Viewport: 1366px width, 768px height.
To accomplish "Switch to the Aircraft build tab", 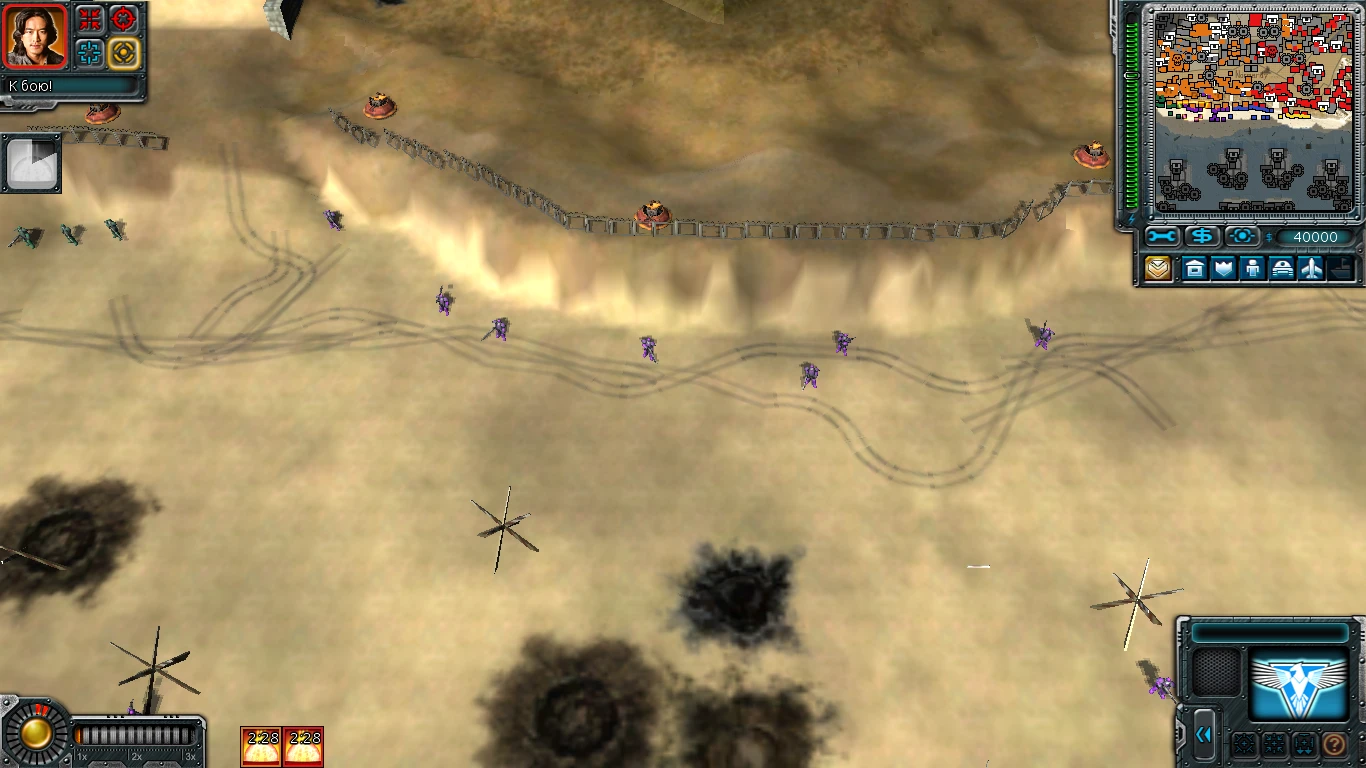I will pos(1311,268).
